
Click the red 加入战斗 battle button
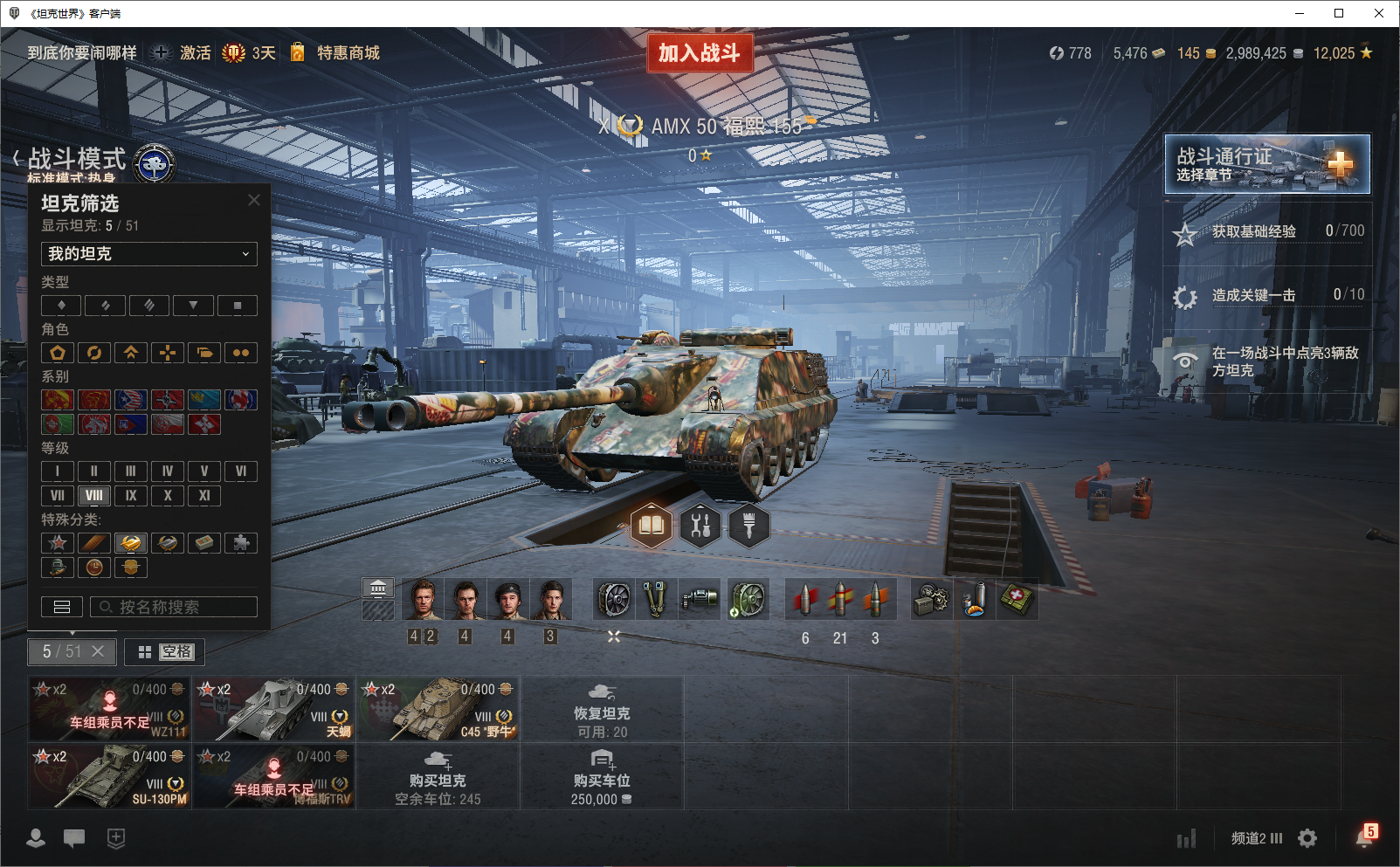pos(700,53)
